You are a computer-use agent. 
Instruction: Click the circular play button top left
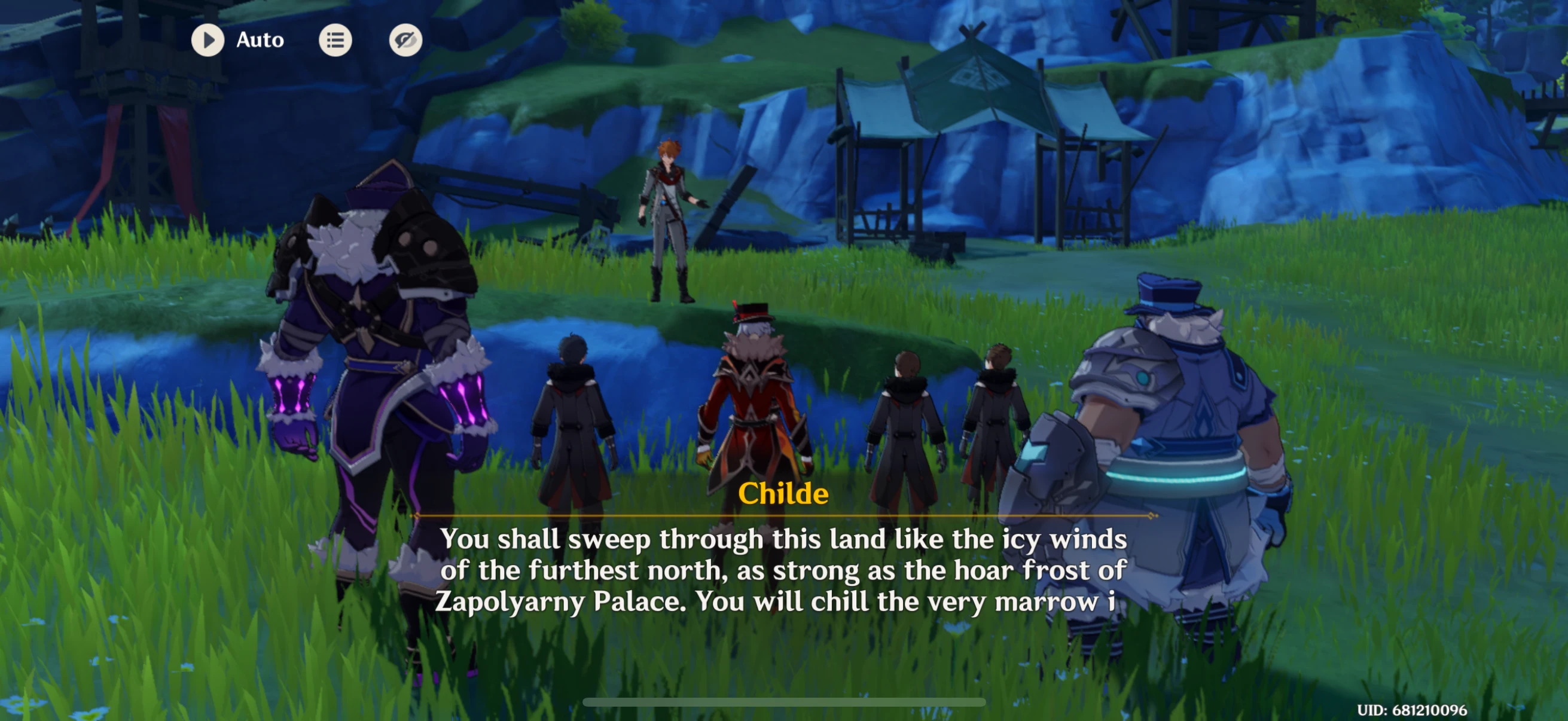tap(208, 39)
